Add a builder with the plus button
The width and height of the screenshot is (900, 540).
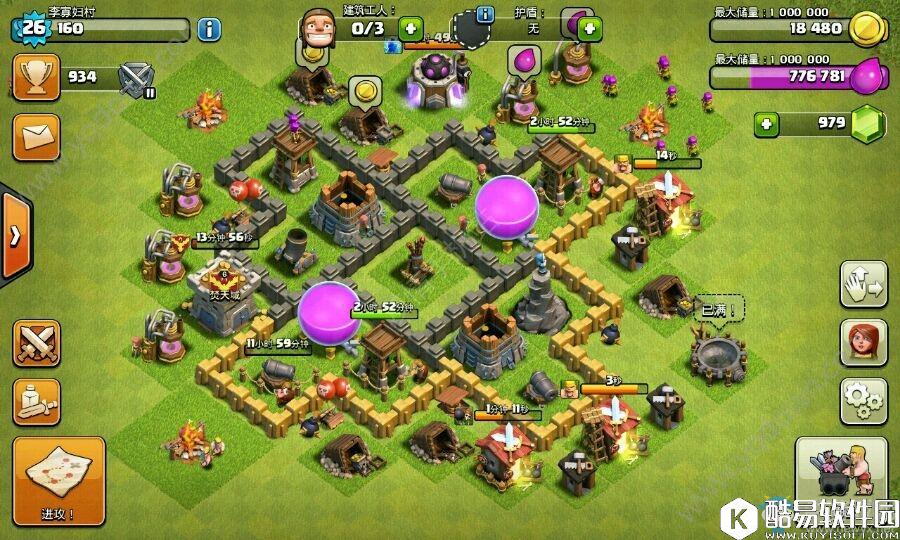[411, 29]
